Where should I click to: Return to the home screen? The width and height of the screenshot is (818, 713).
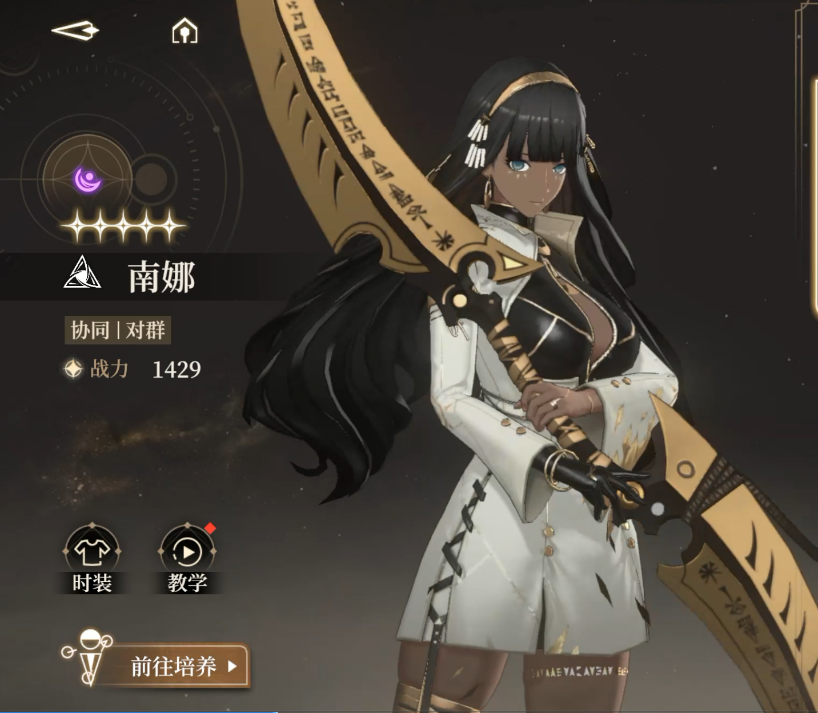click(184, 32)
